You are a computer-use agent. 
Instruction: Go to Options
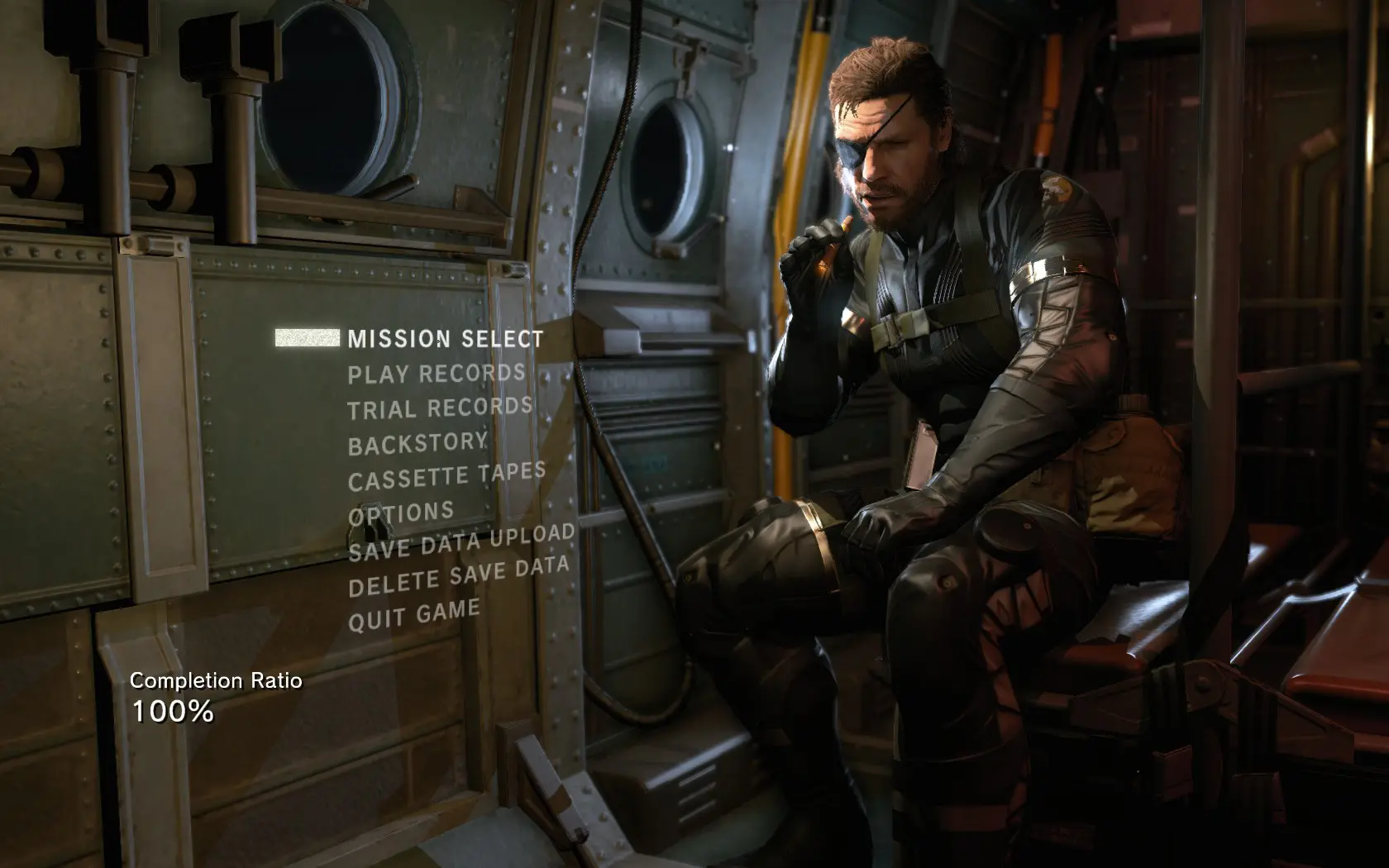click(x=401, y=513)
